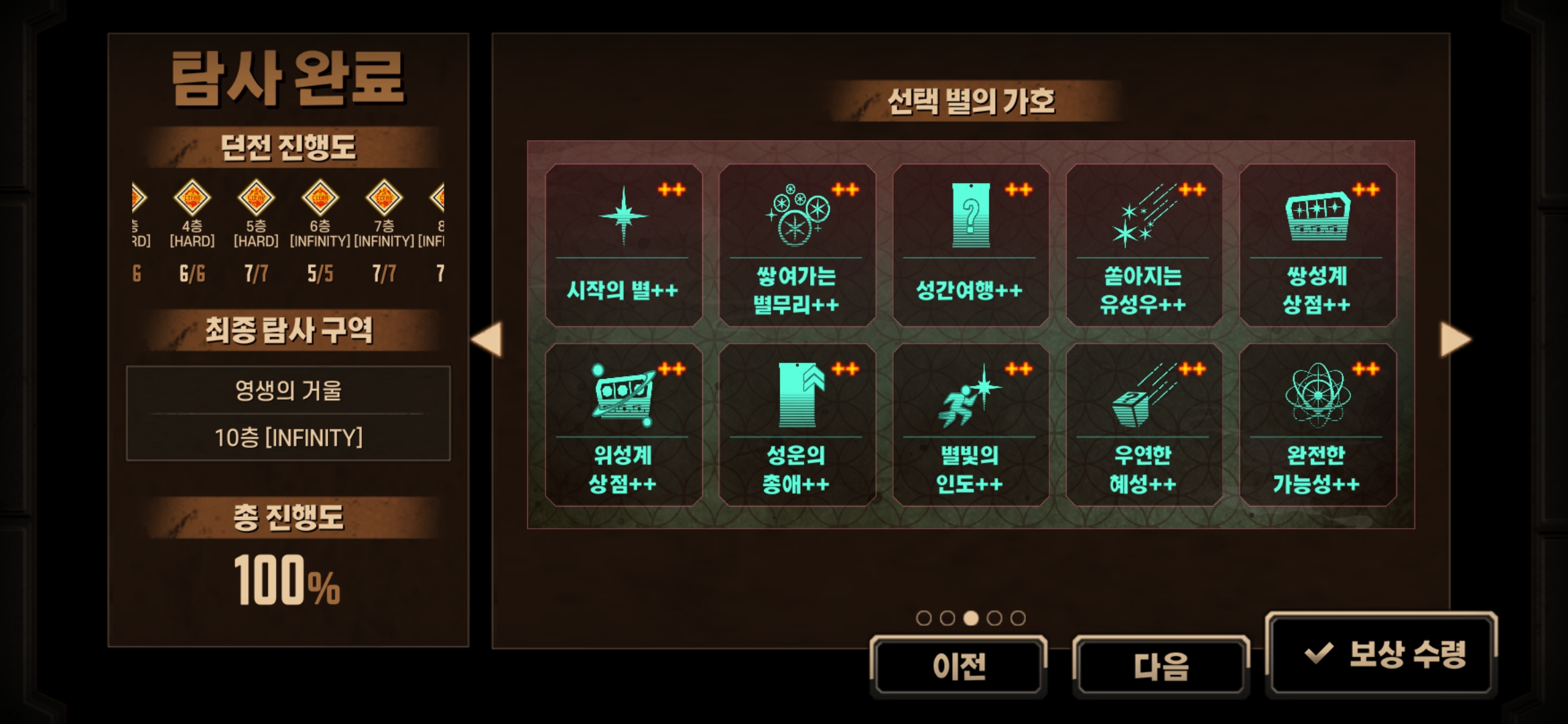Advance with the 다음 button
1568x724 pixels.
pyautogui.click(x=1161, y=666)
